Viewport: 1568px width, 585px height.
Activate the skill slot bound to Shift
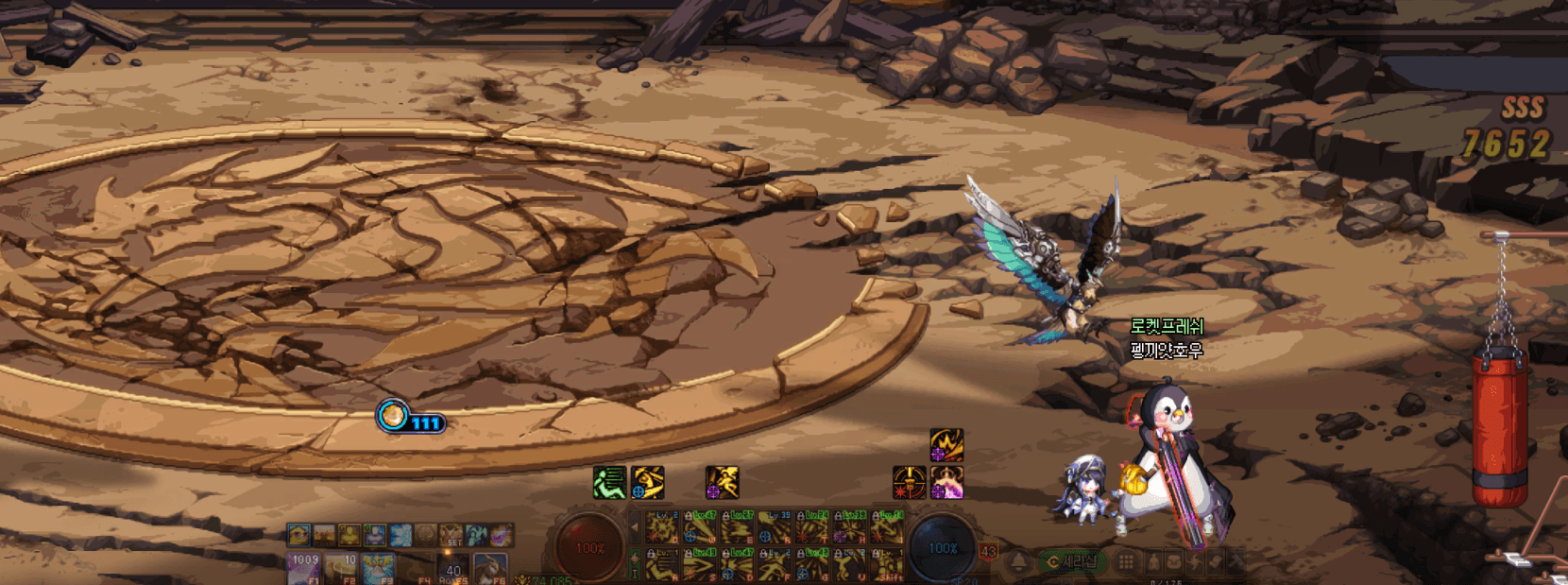888,566
